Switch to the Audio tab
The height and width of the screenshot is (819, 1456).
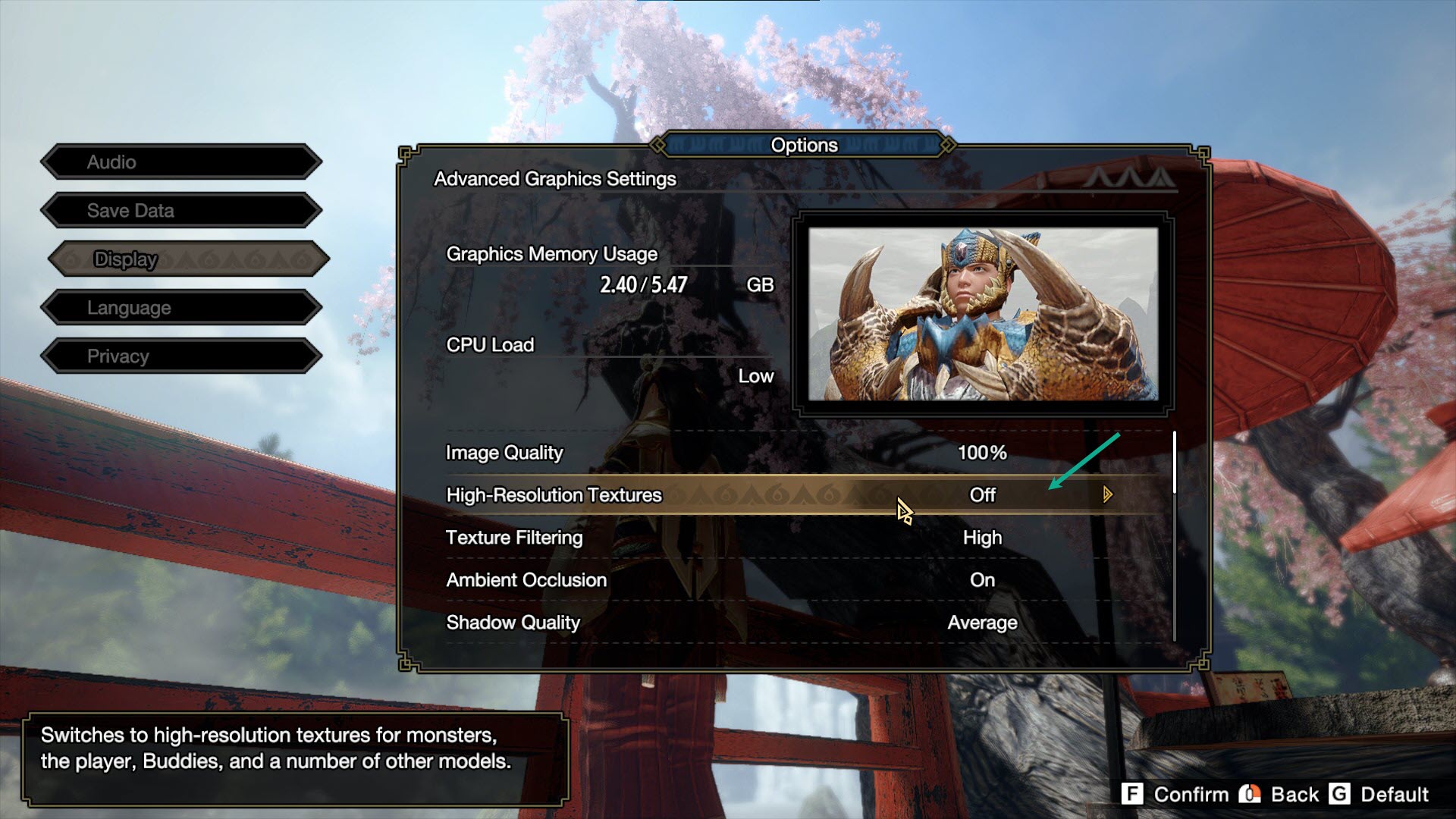point(182,162)
